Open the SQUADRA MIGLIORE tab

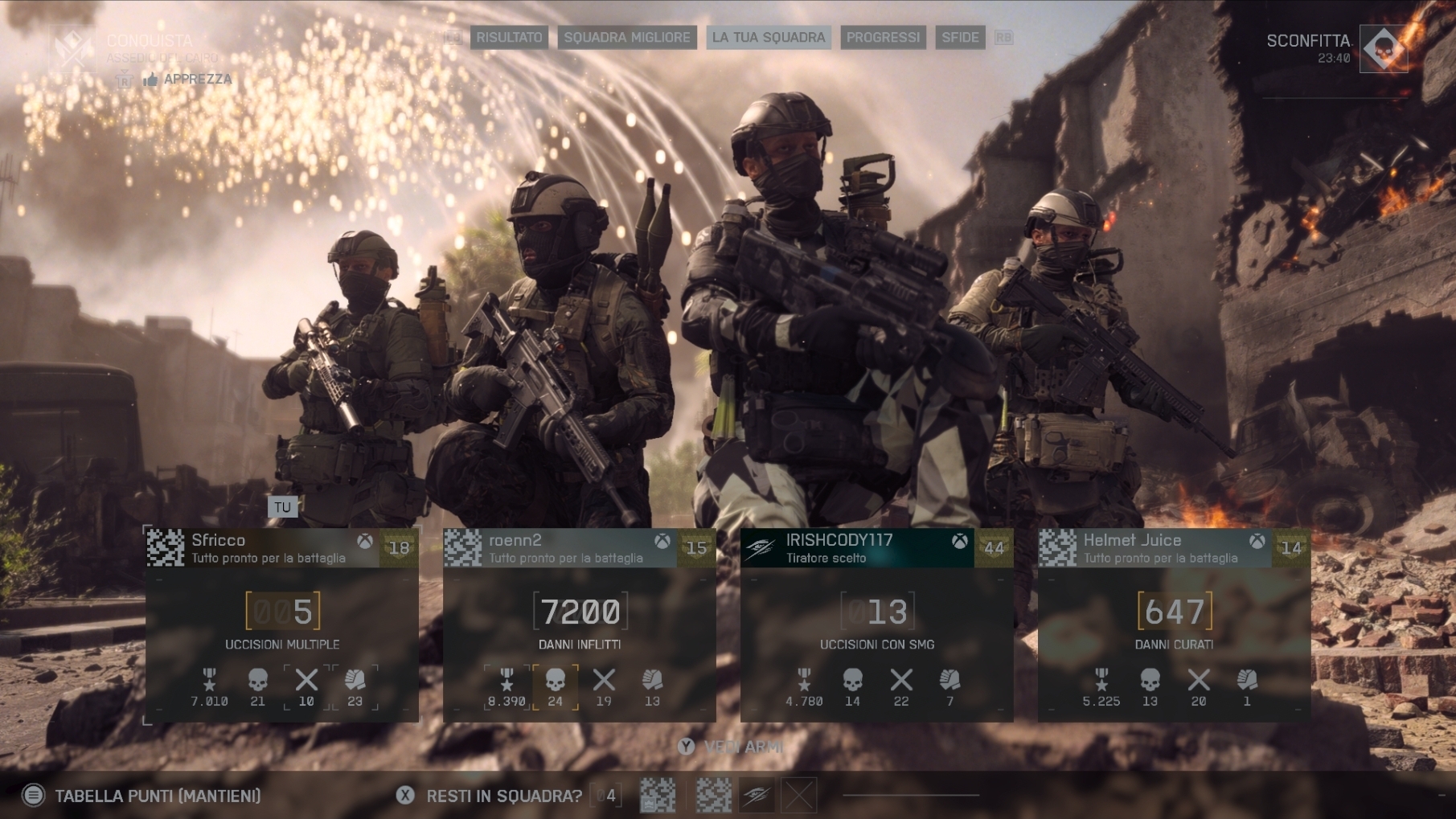coord(627,37)
